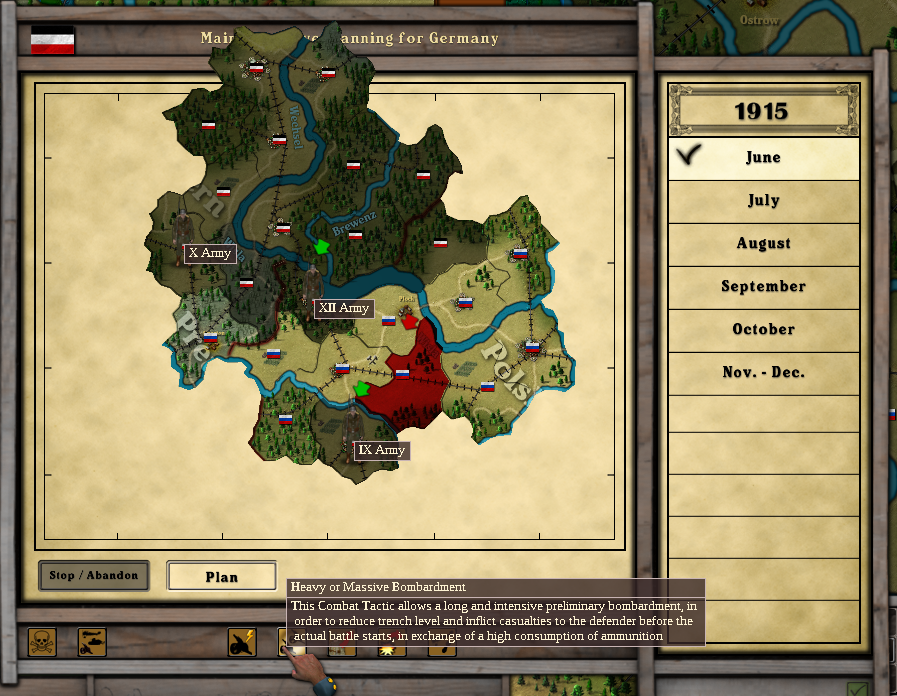The image size is (897, 696).
Task: Confirm the offensive with the Plan button
Action: (221, 576)
